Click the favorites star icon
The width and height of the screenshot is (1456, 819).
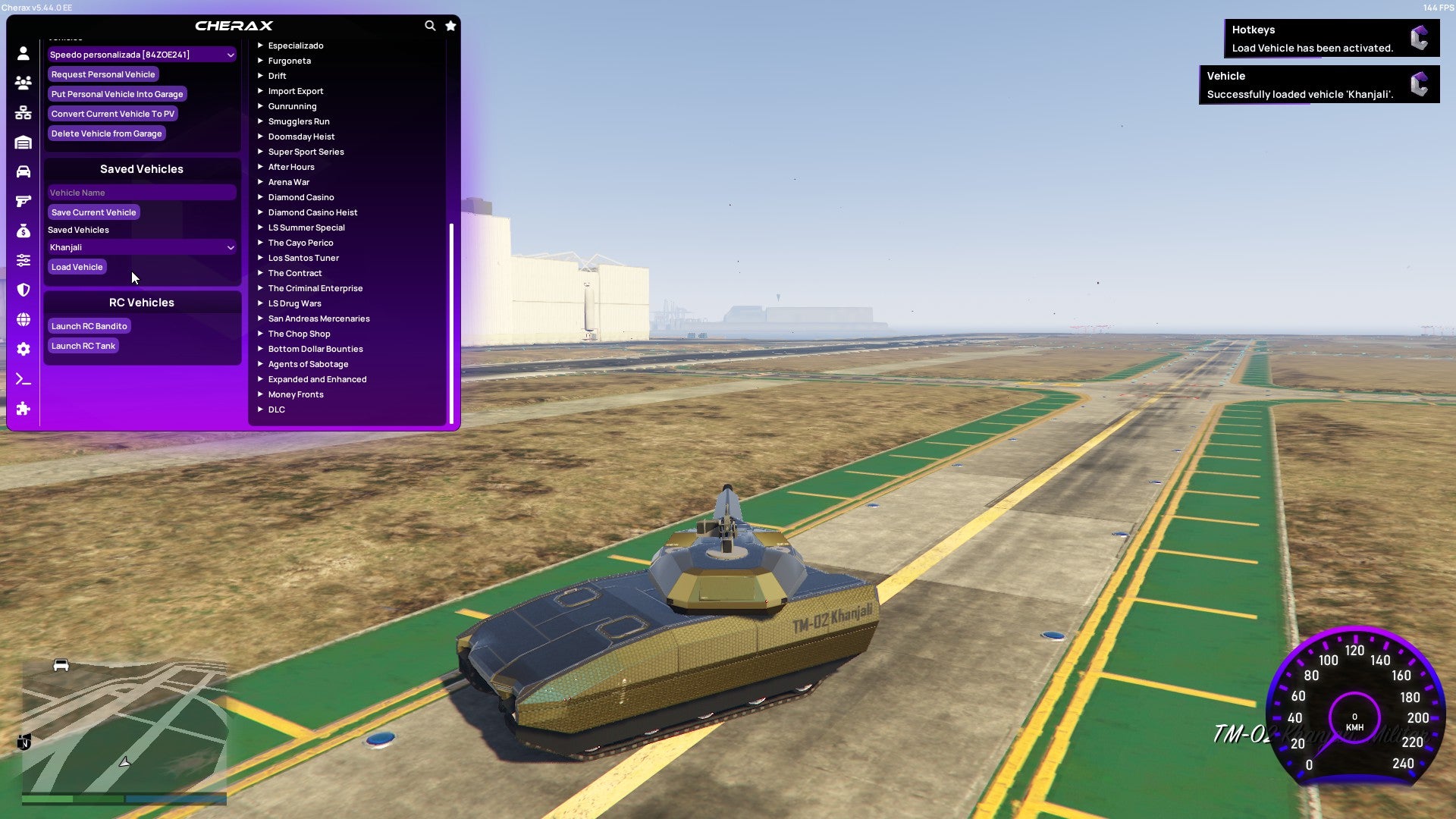coord(450,25)
